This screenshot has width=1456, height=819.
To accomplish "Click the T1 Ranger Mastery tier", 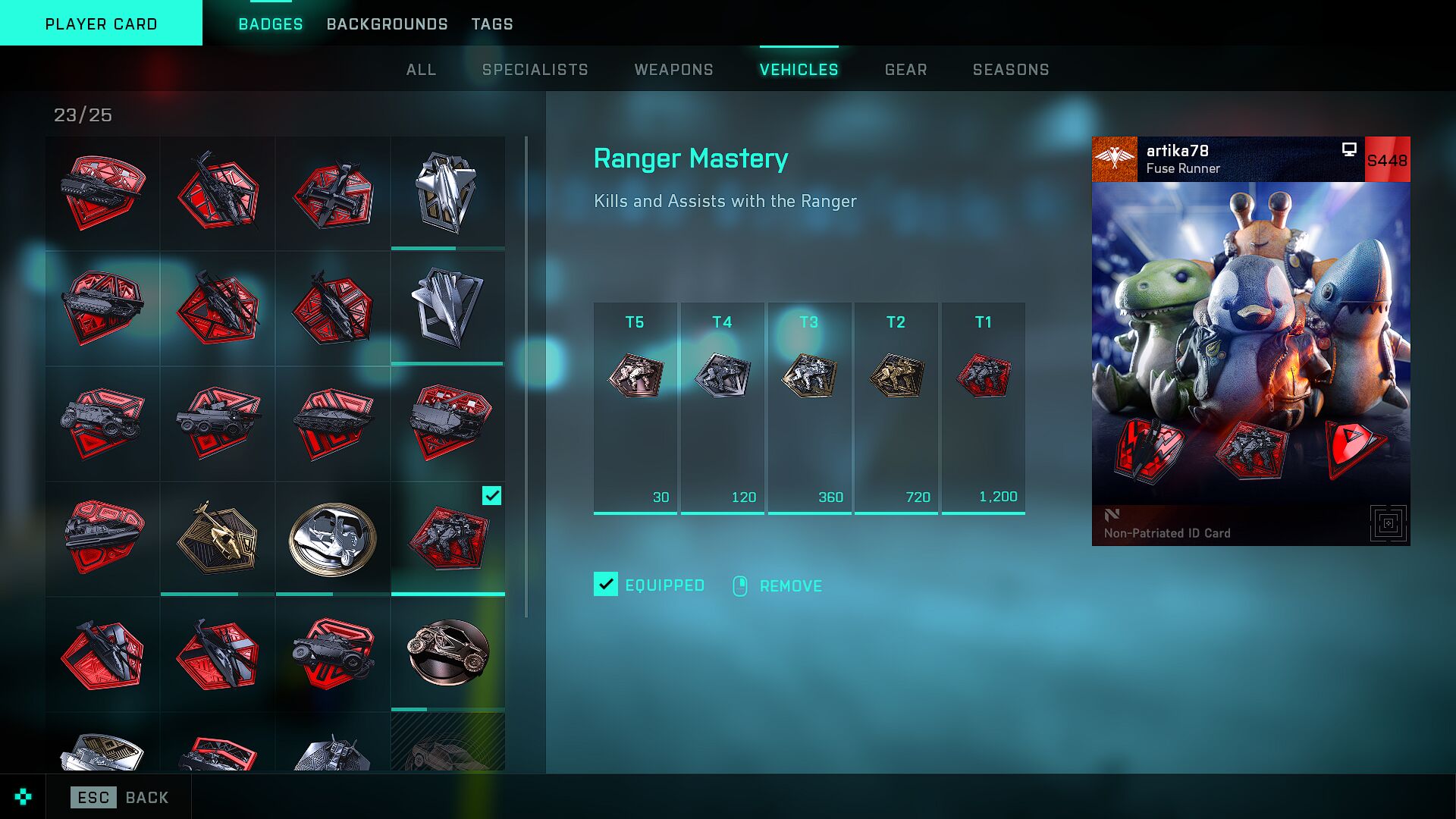I will [x=983, y=408].
